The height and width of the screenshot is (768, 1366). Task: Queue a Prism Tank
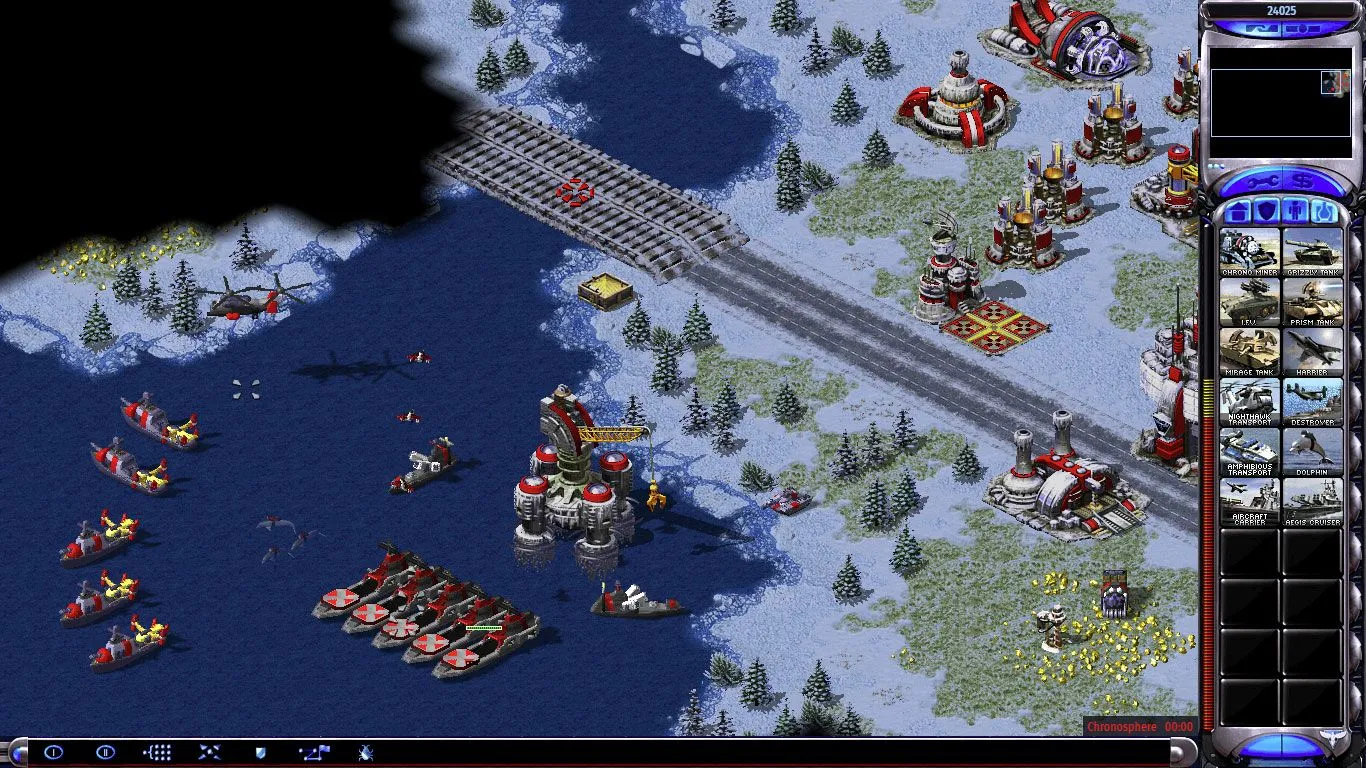1313,300
